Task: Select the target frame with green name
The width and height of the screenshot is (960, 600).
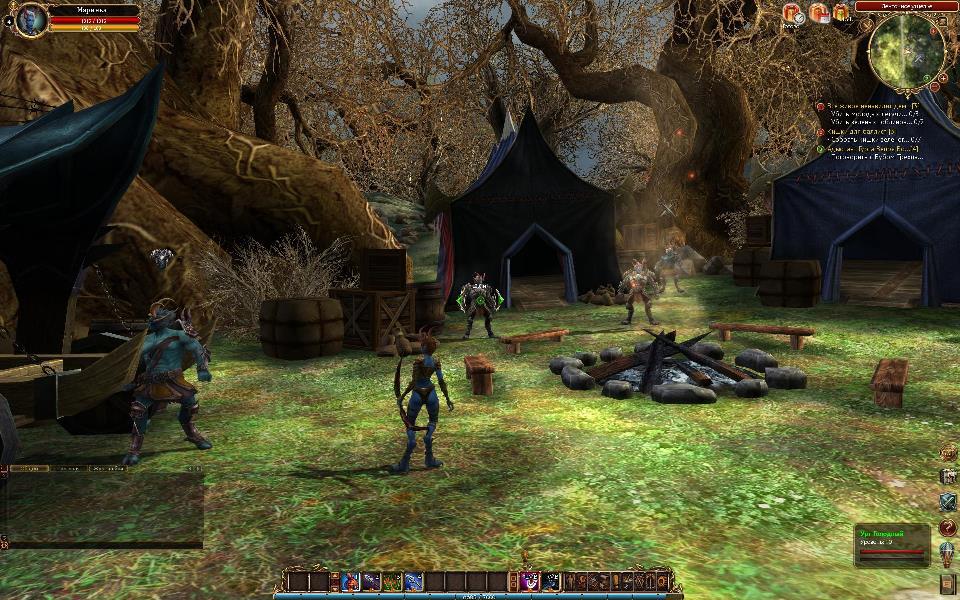Action: 892,543
